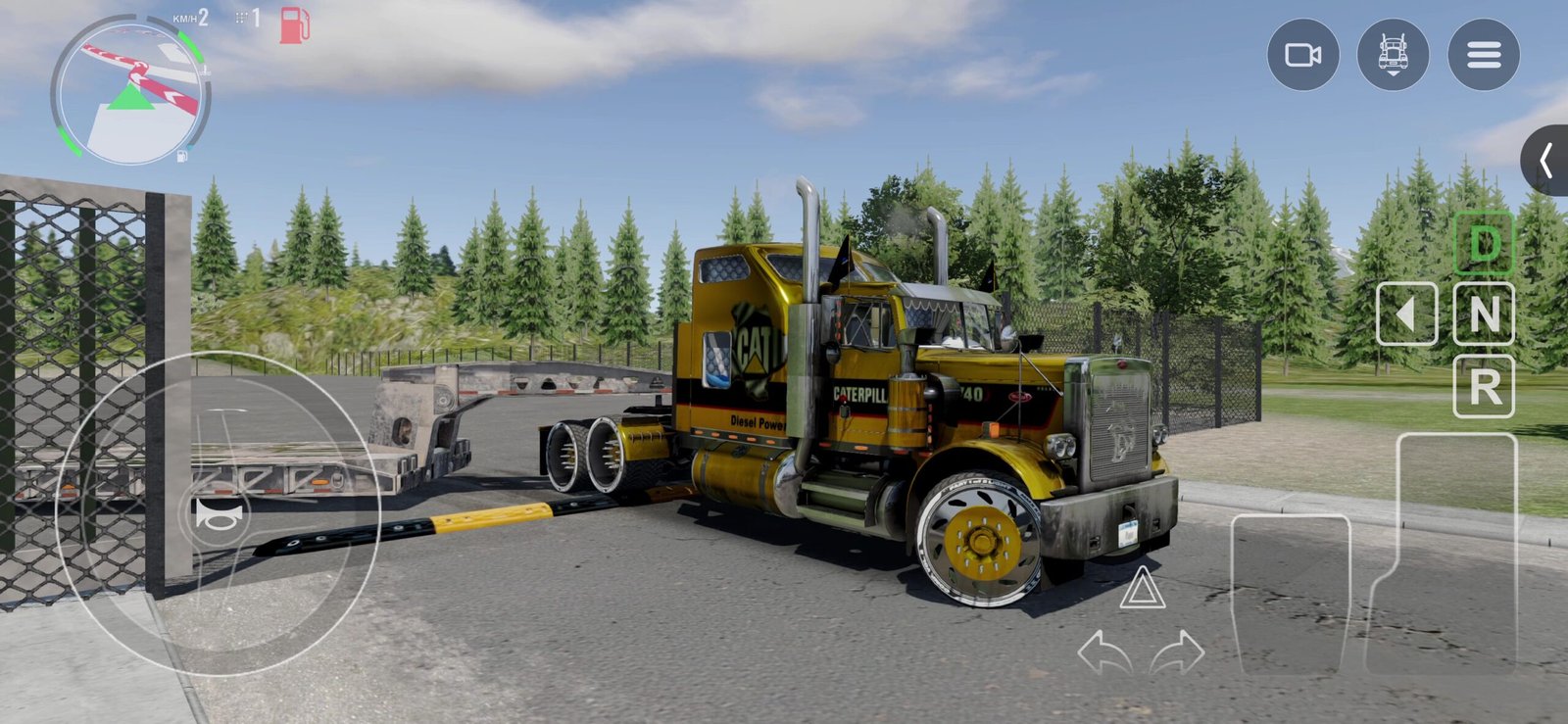
Task: Honk the truck horn
Action: (217, 515)
